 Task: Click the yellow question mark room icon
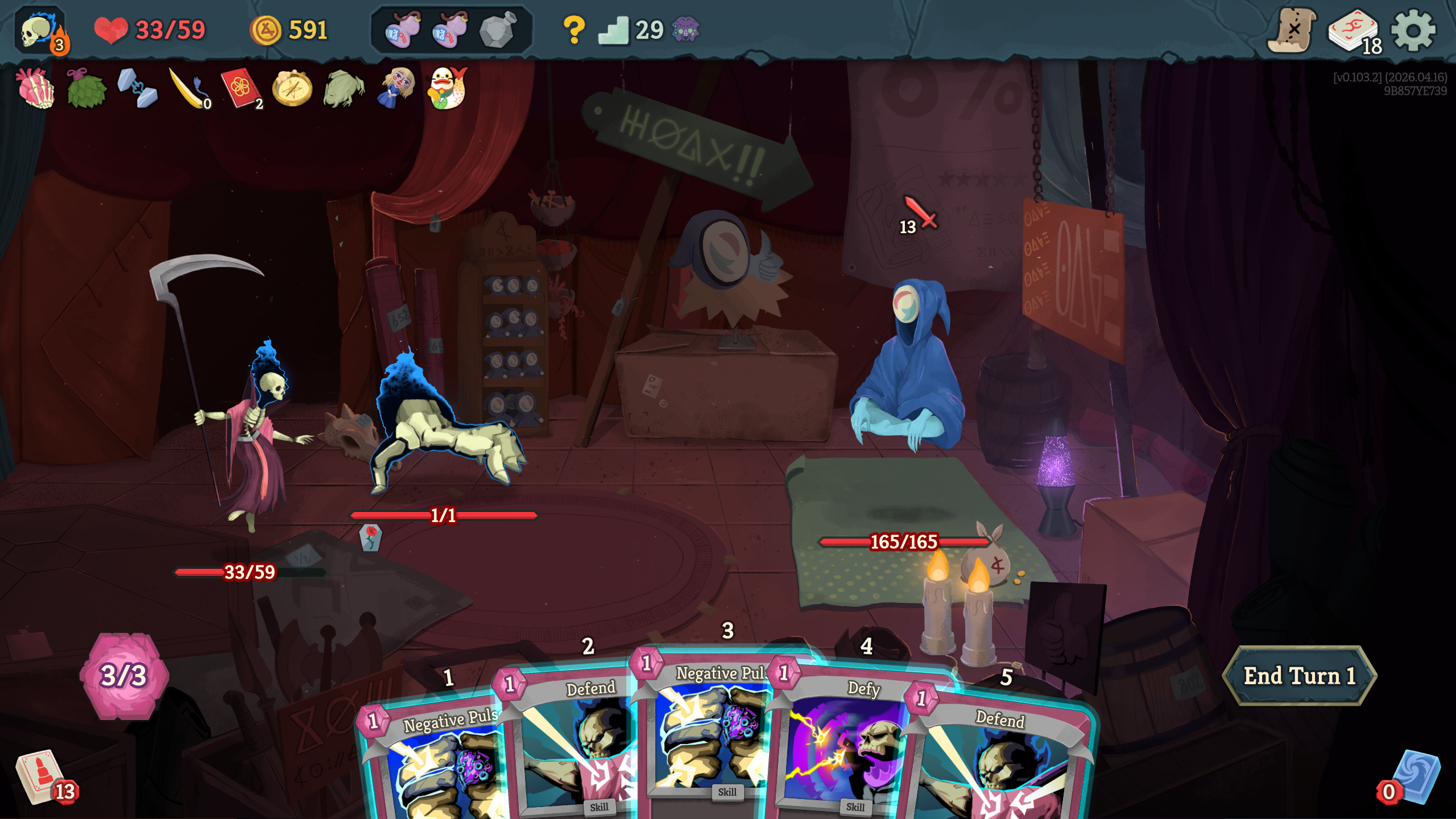pos(574,30)
